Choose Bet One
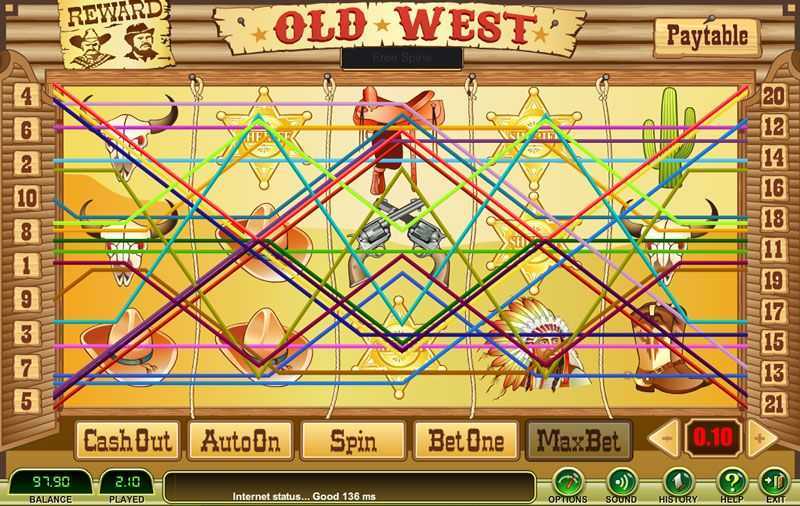This screenshot has width=800, height=506. click(x=466, y=440)
